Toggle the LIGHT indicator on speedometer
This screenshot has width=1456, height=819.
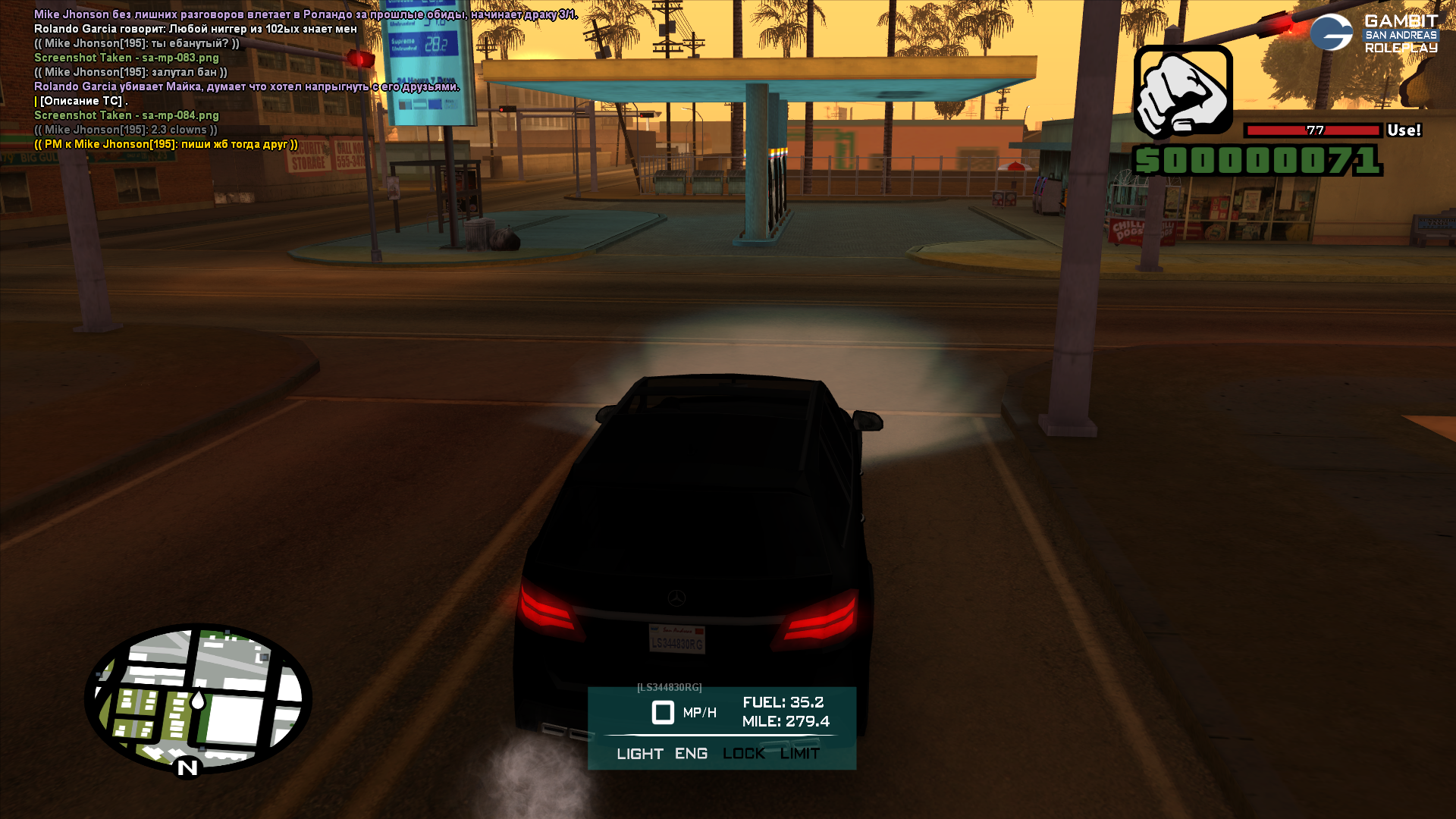(x=639, y=754)
